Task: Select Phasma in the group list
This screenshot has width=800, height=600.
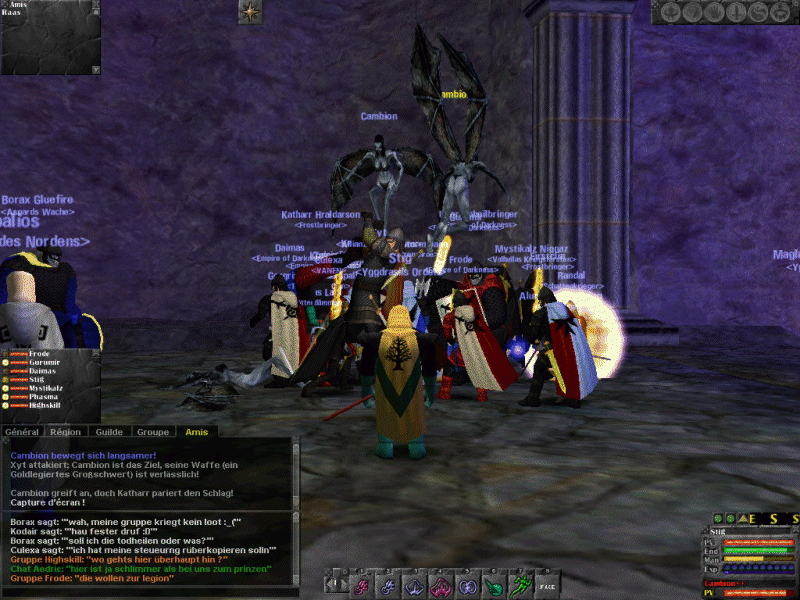Action: click(43, 397)
